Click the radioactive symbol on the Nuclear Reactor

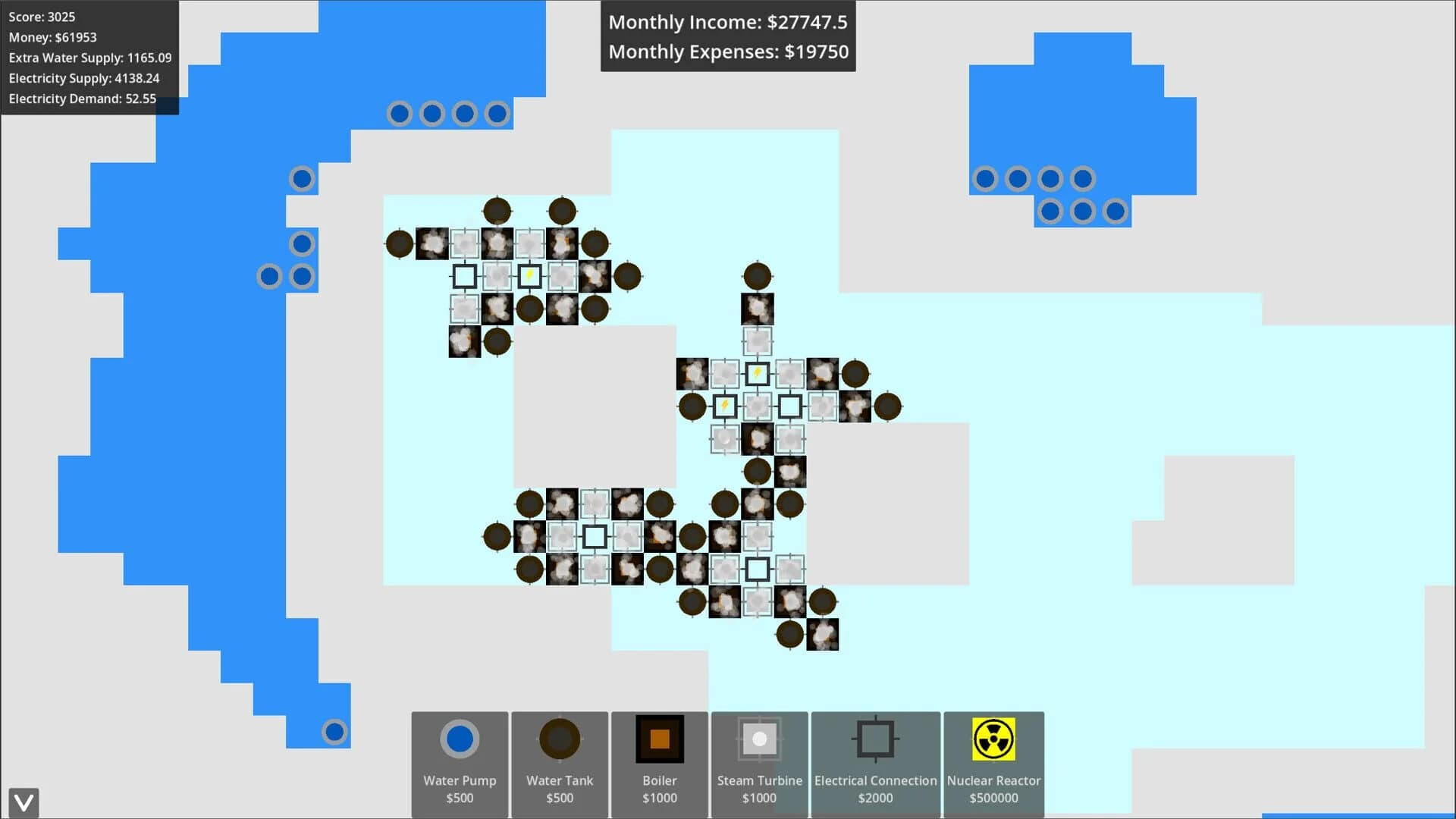993,739
